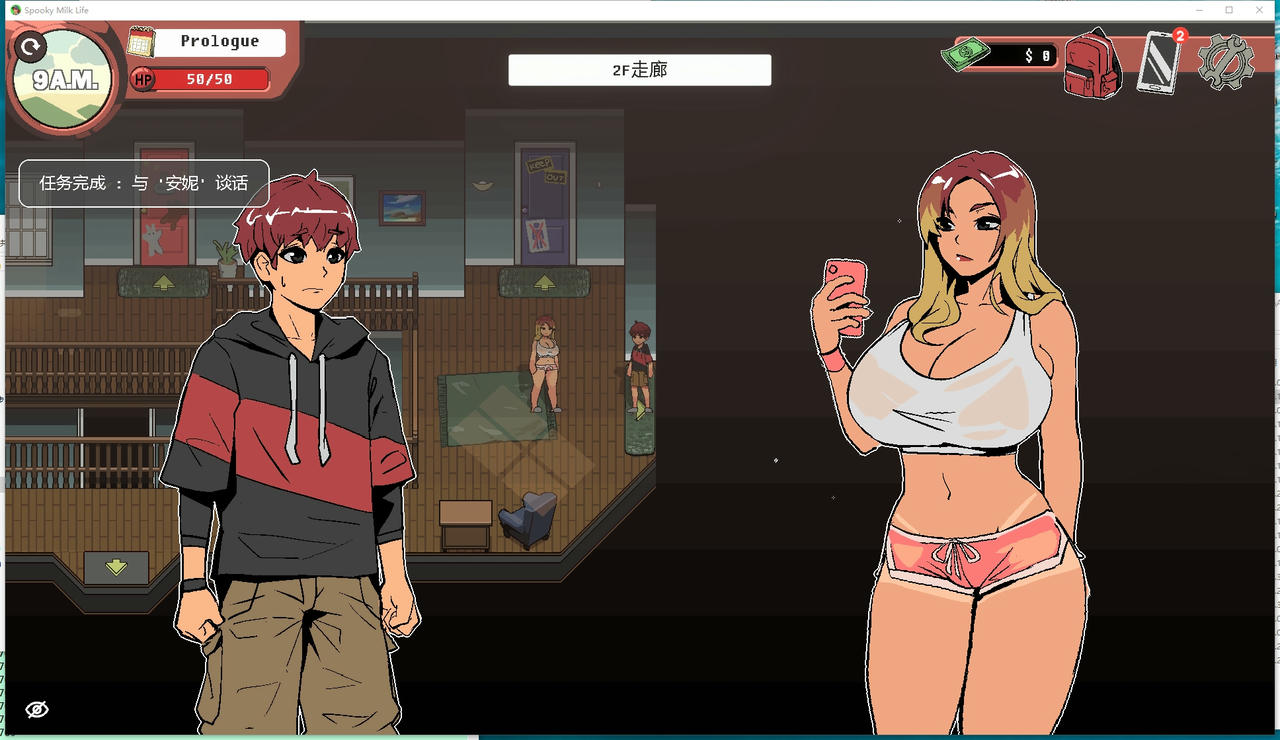Click the 2F走廊 location banner

(x=639, y=69)
